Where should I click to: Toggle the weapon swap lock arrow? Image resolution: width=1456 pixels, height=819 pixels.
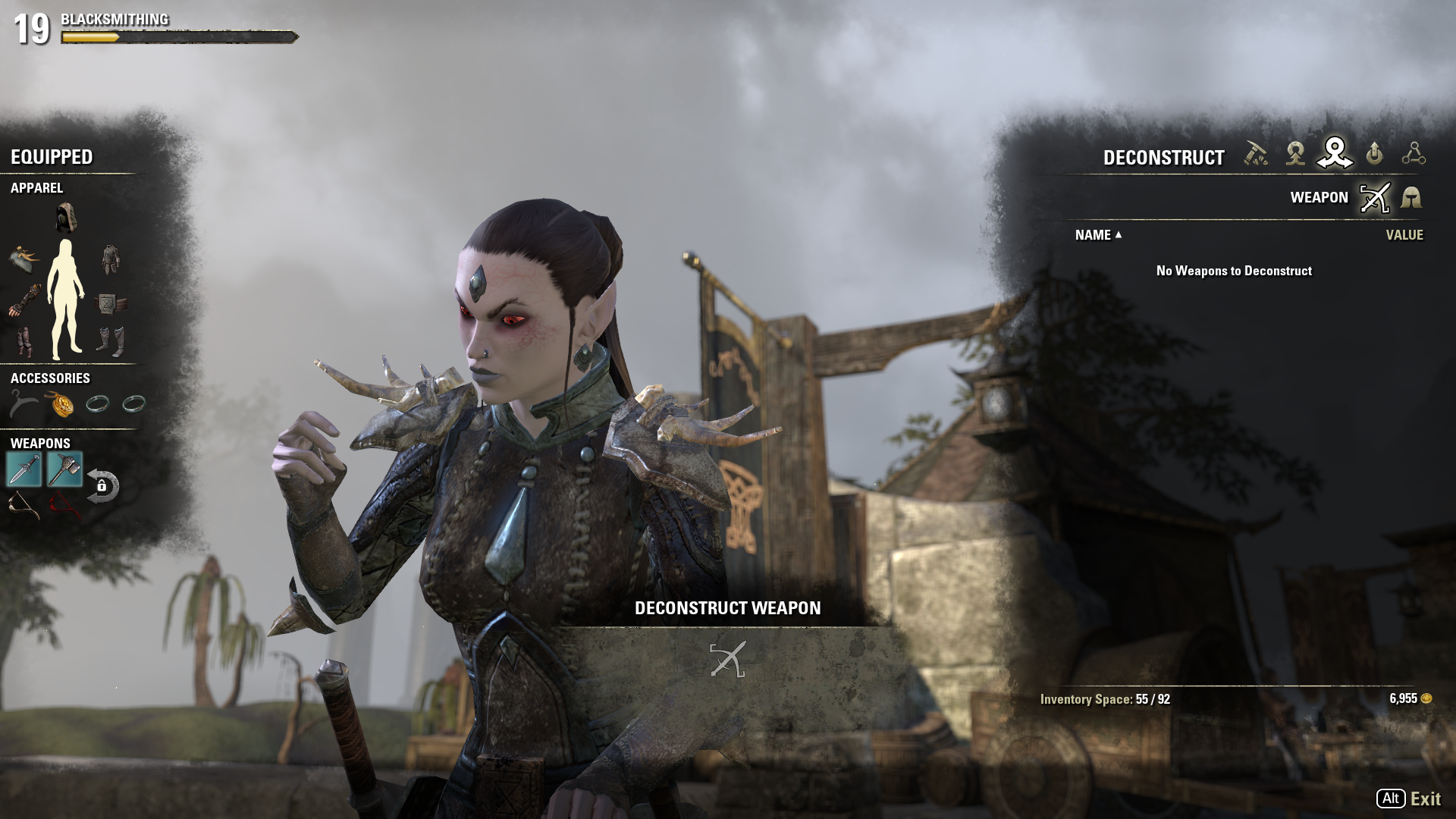pyautogui.click(x=102, y=486)
